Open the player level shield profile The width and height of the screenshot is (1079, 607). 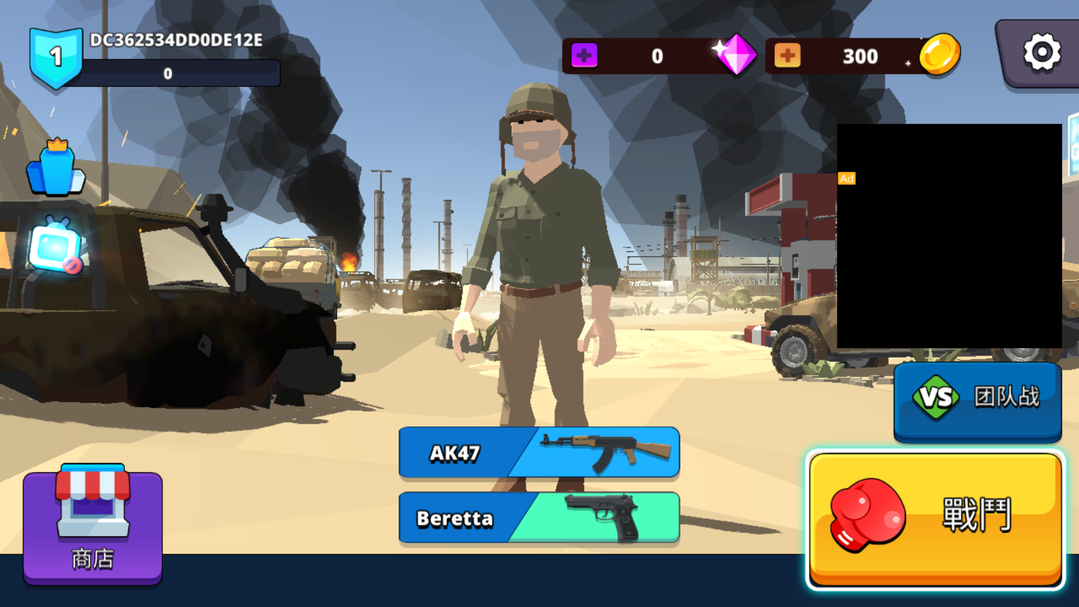click(56, 58)
